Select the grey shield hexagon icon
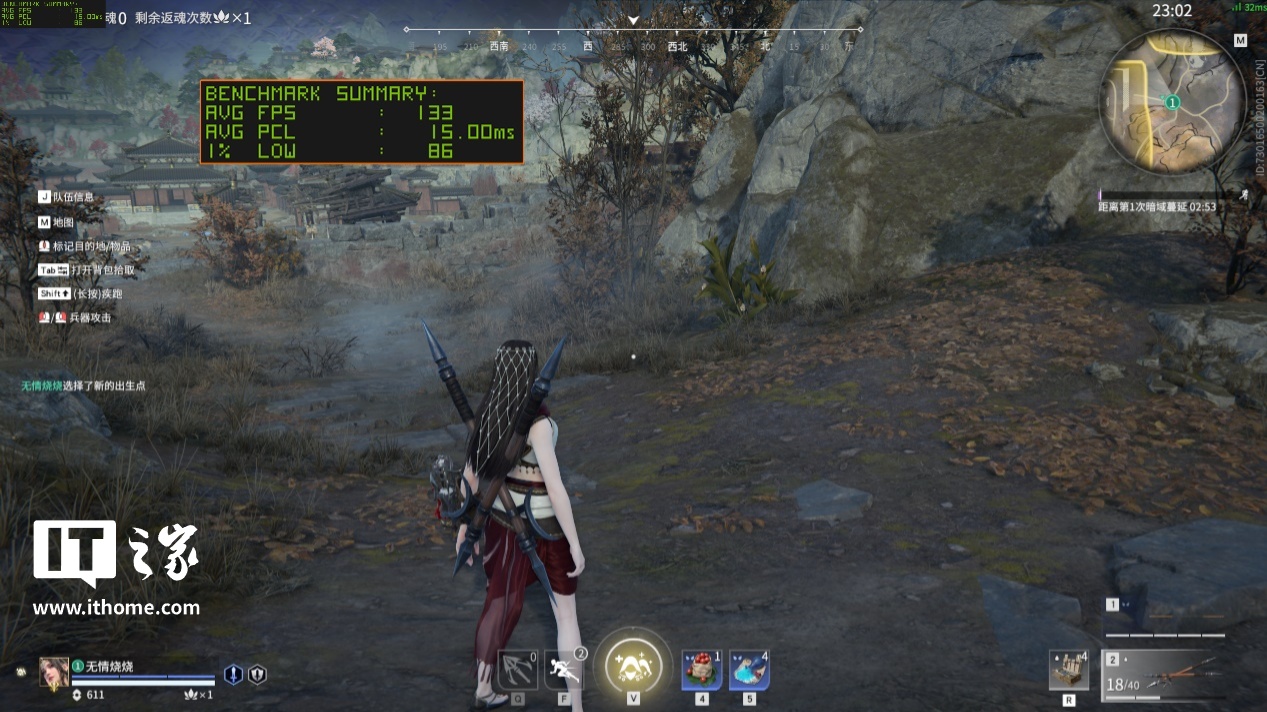Viewport: 1267px width, 712px height. tap(257, 674)
